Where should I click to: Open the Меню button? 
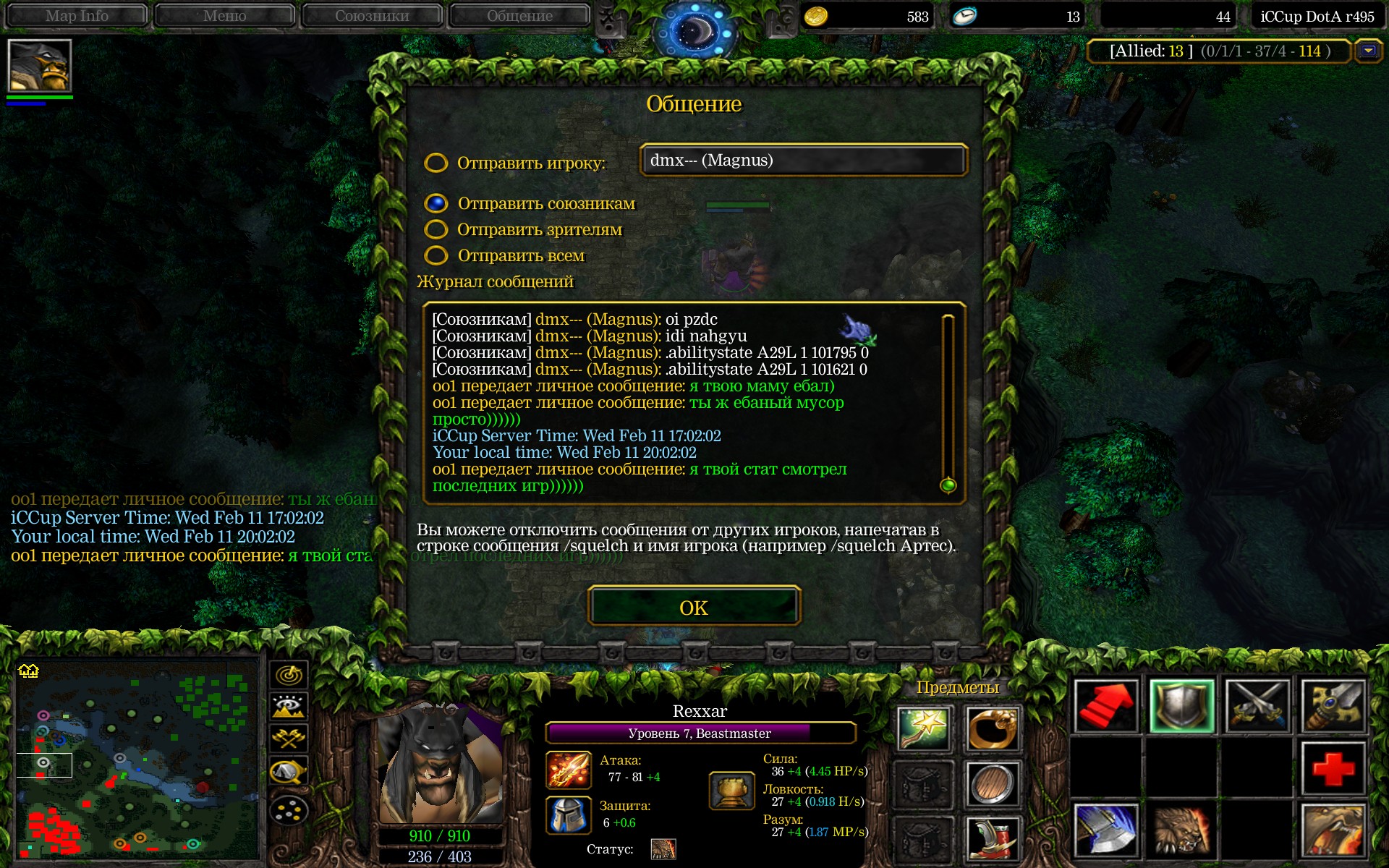click(224, 16)
